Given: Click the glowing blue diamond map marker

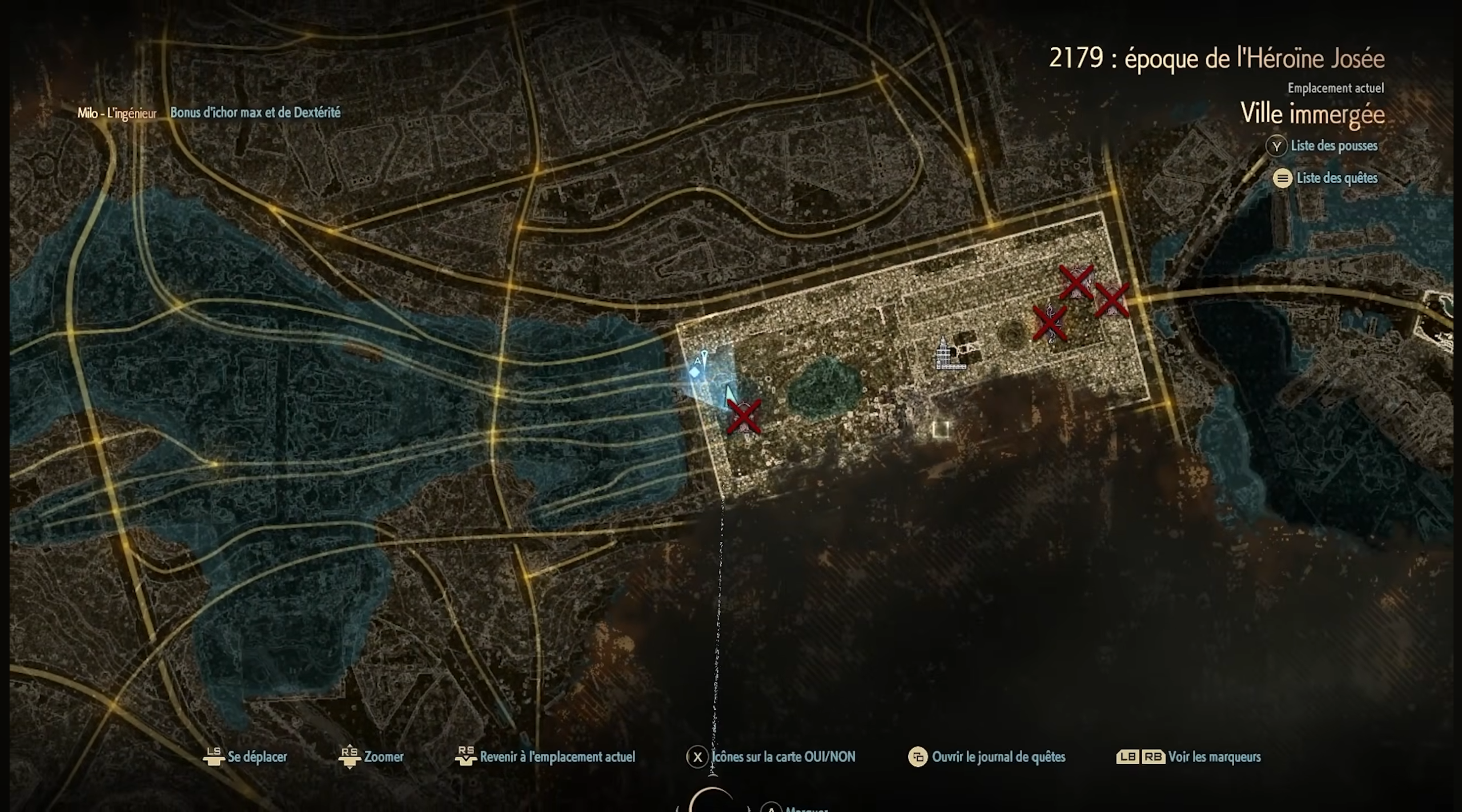Looking at the screenshot, I should point(694,372).
